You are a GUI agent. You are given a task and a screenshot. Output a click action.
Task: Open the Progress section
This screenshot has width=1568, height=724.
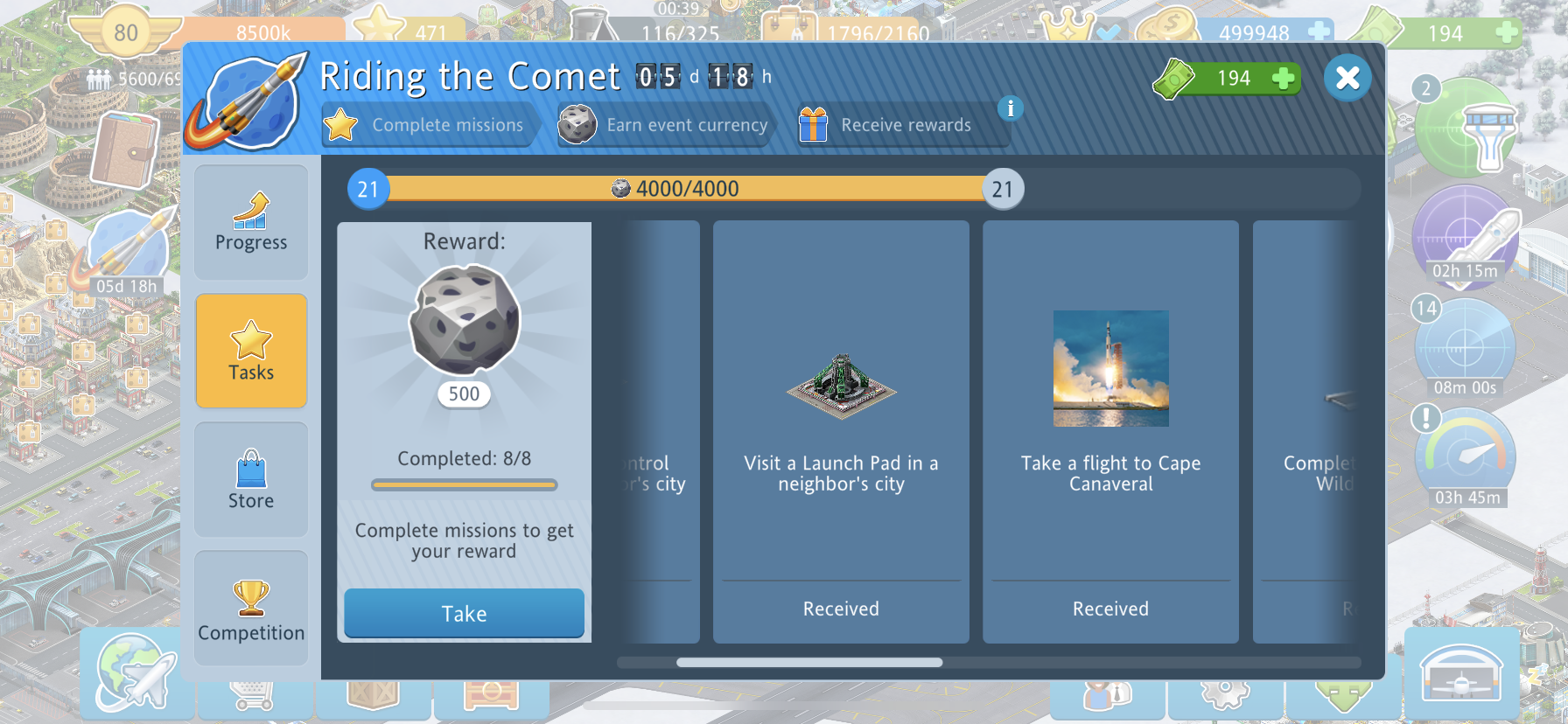[x=251, y=222]
